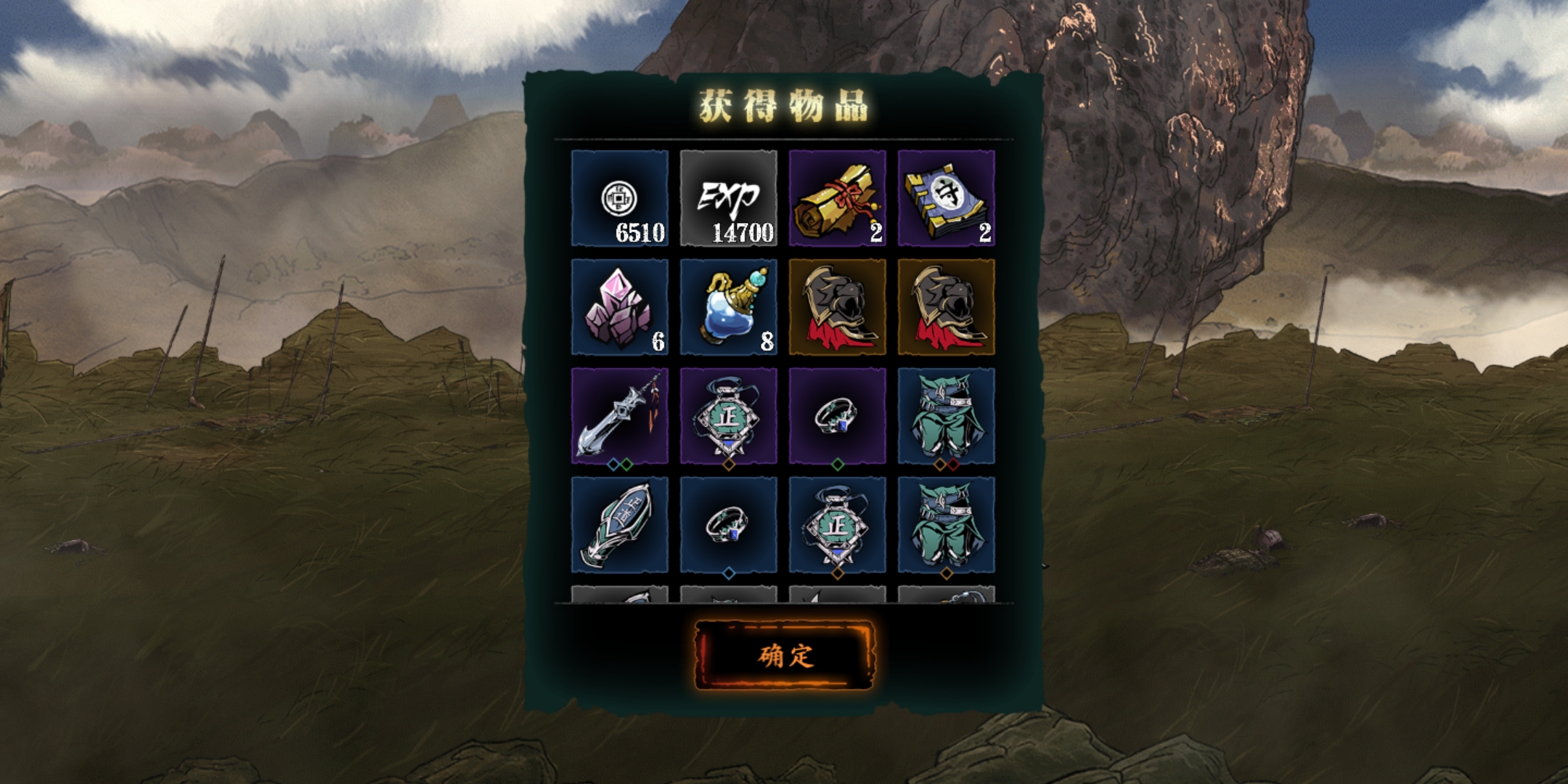Select the blue potion flask slot

(x=728, y=307)
